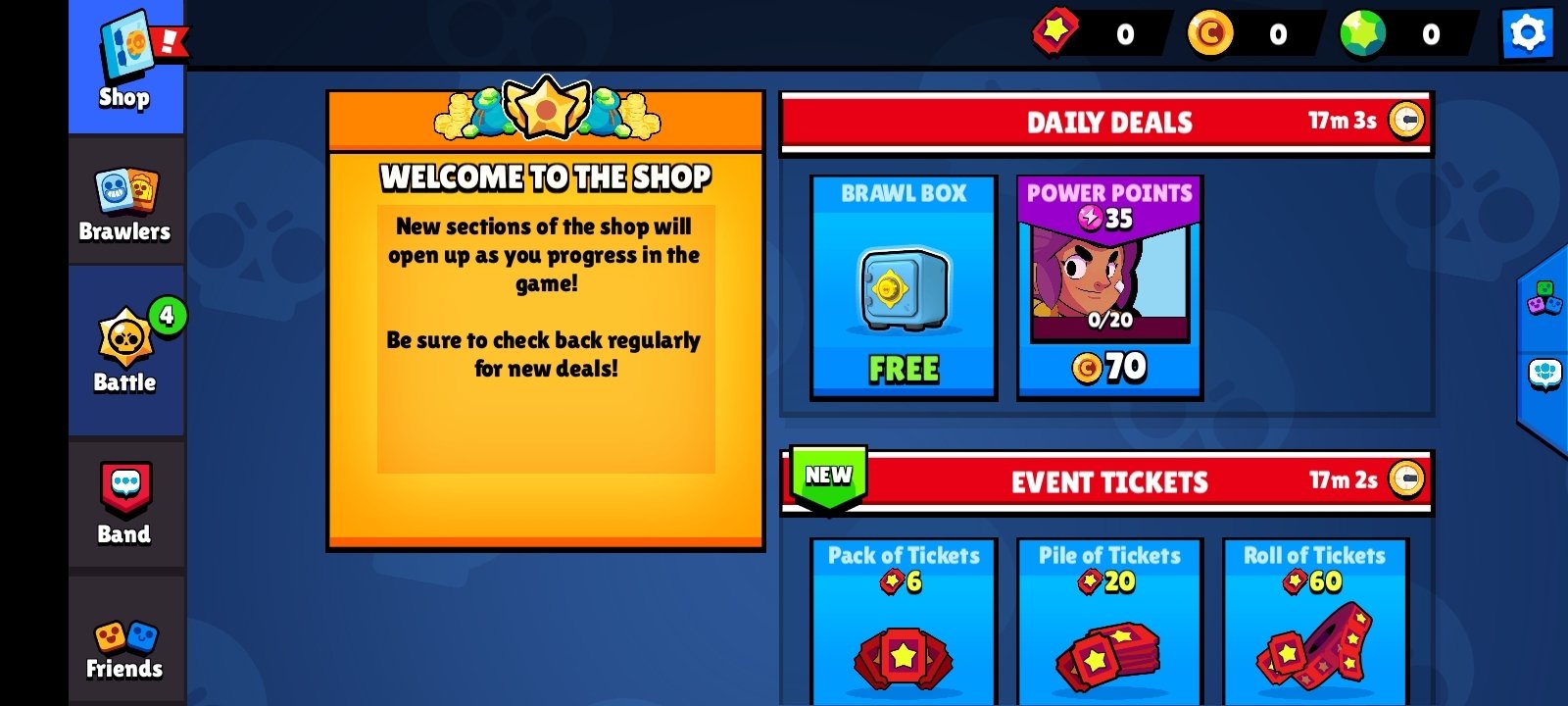Viewport: 1568px width, 706px height.
Task: Purchase the Pack of Tickets
Action: (x=903, y=628)
